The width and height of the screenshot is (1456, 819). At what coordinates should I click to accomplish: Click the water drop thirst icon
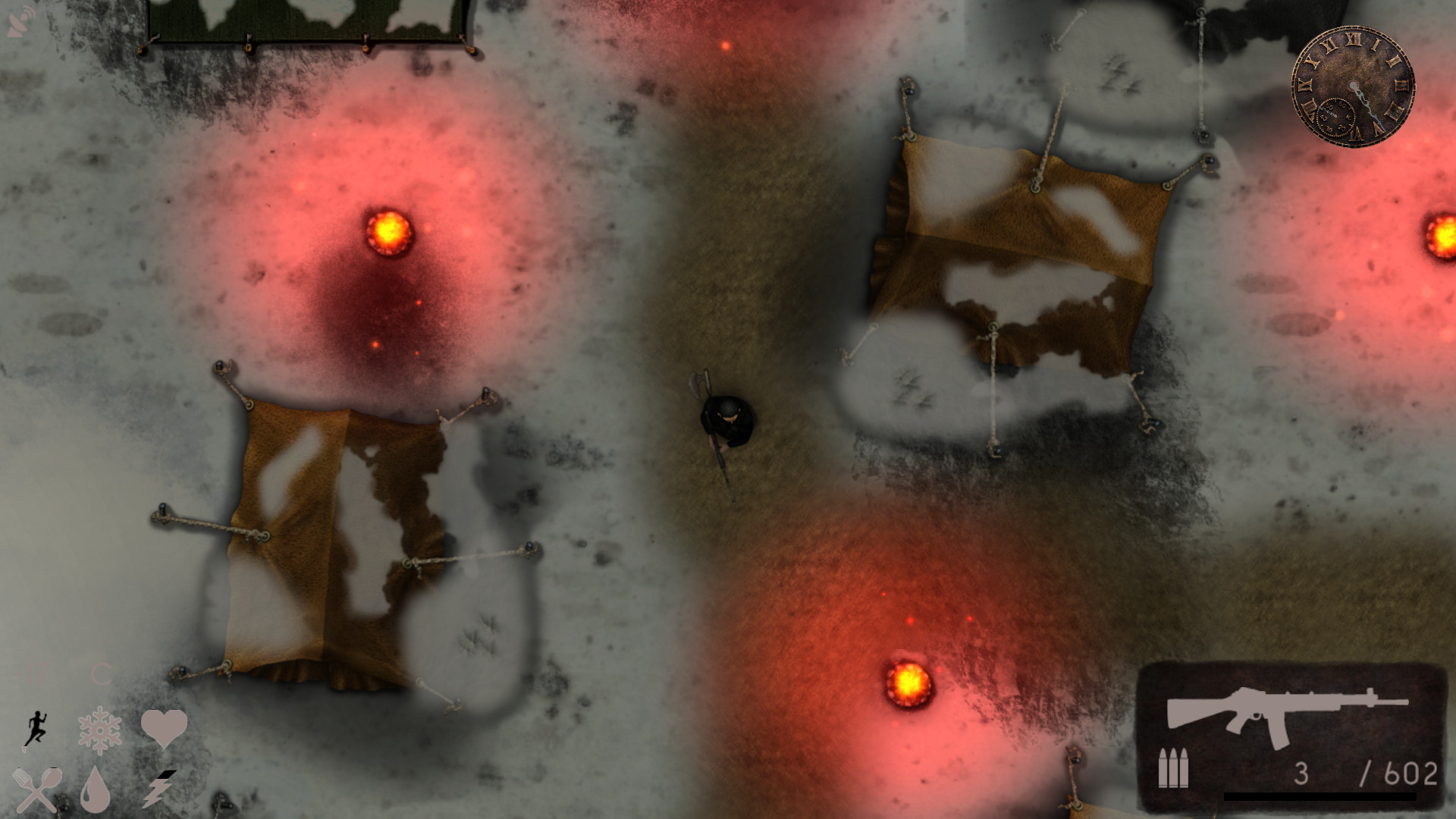point(96,792)
